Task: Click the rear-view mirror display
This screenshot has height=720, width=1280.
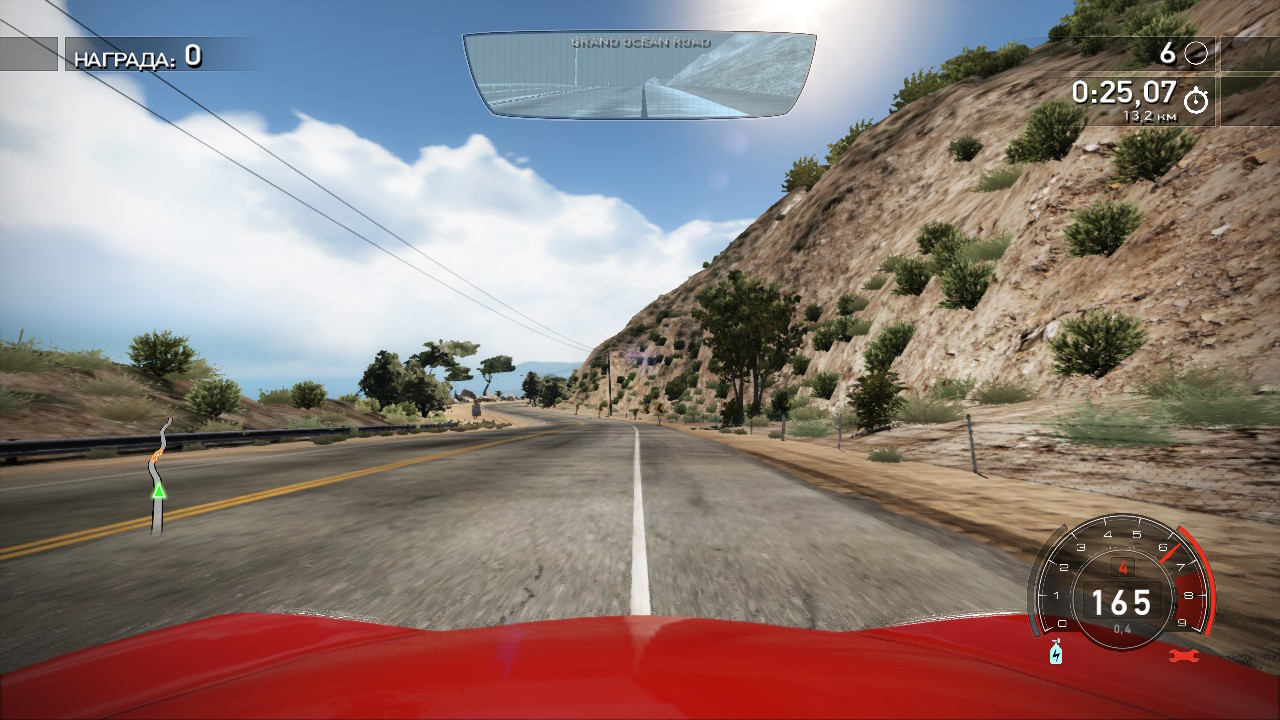Action: click(x=639, y=74)
